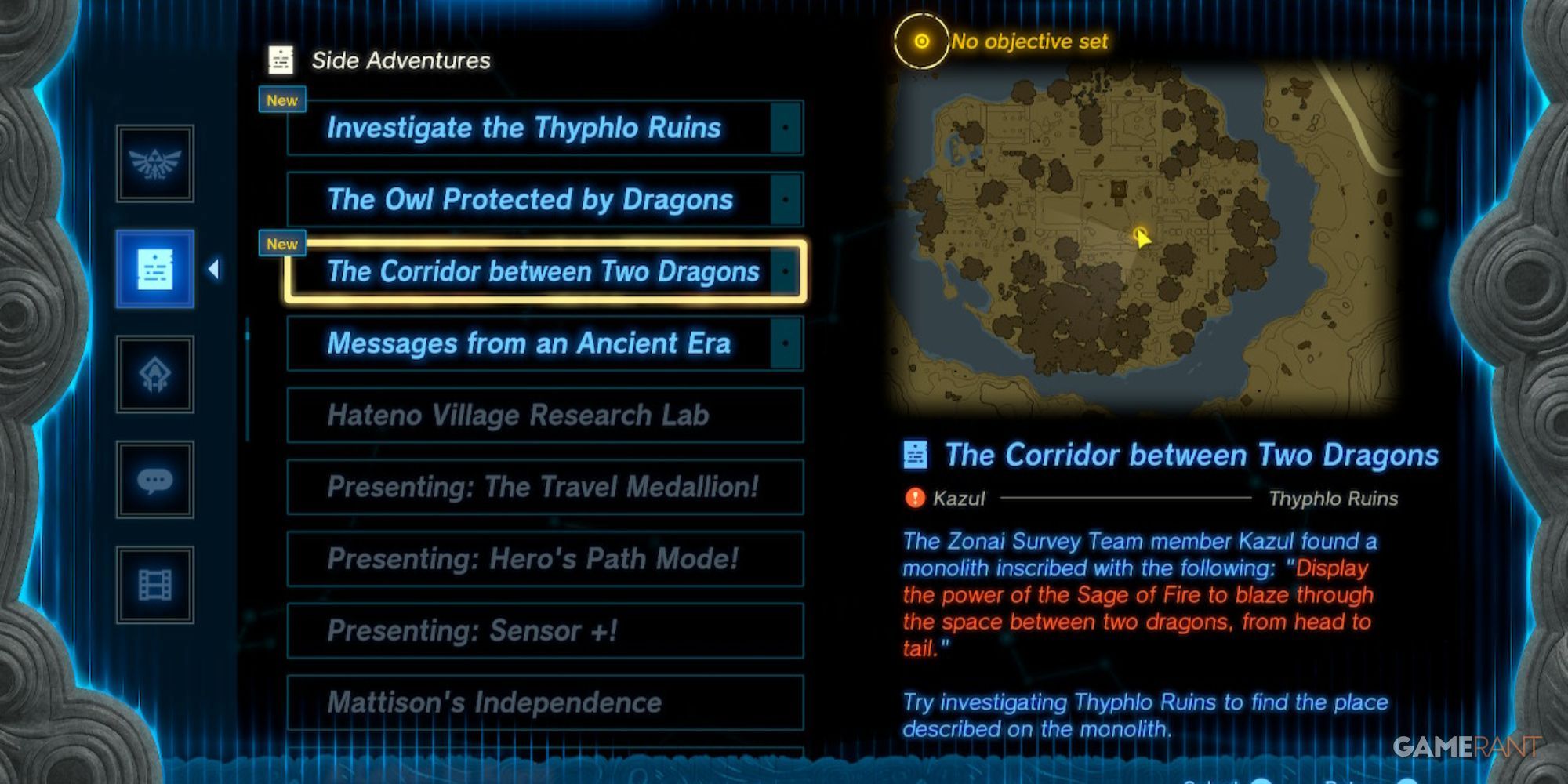Open the speech bubble Side Quests icon
The width and height of the screenshot is (1568, 784).
click(154, 480)
